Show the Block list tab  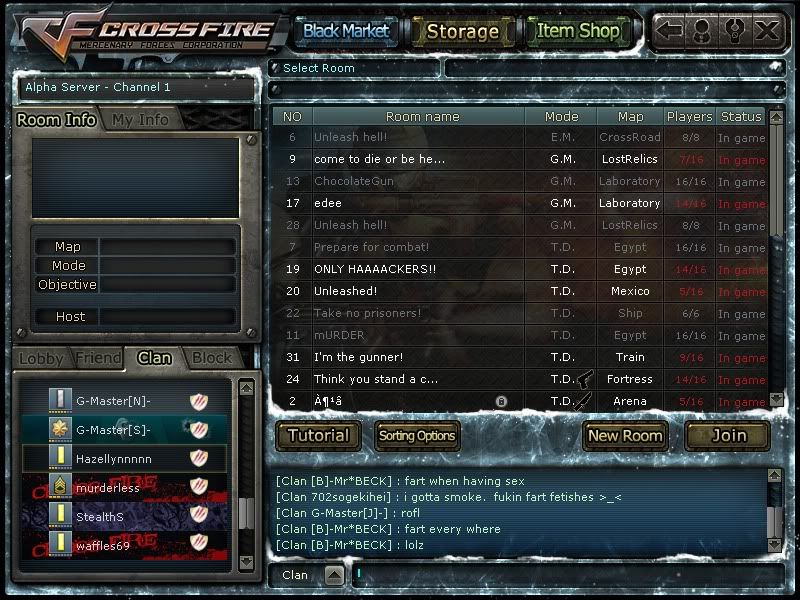tap(211, 358)
